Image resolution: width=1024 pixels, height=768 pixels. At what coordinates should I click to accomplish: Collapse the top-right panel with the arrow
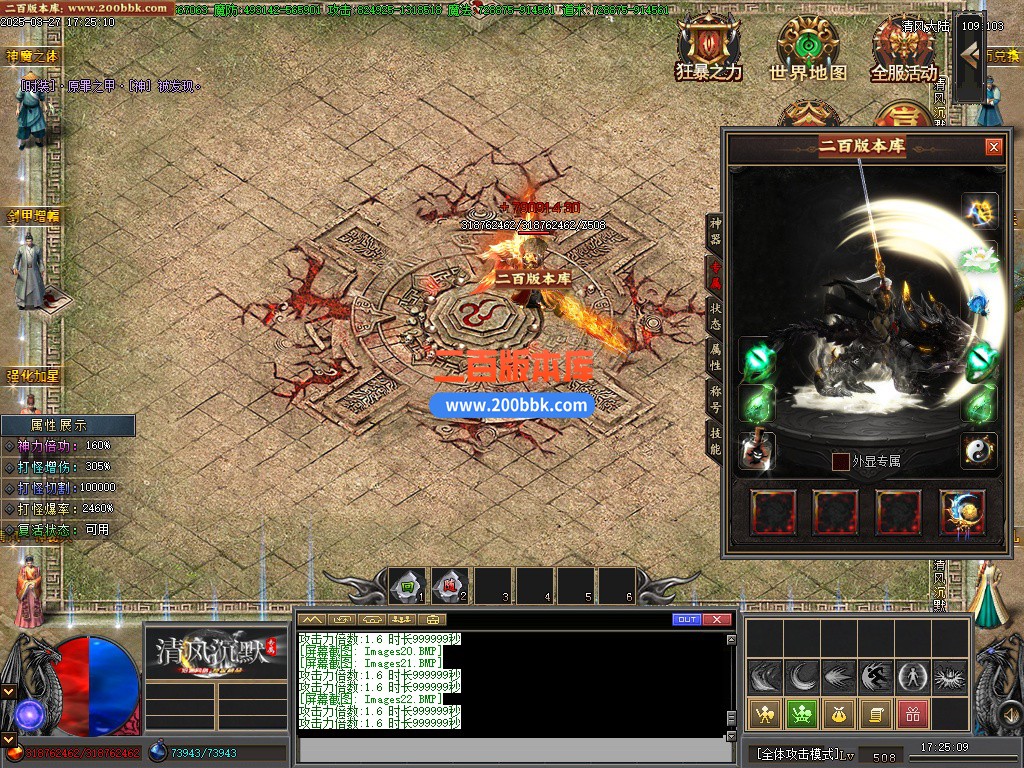click(x=968, y=59)
